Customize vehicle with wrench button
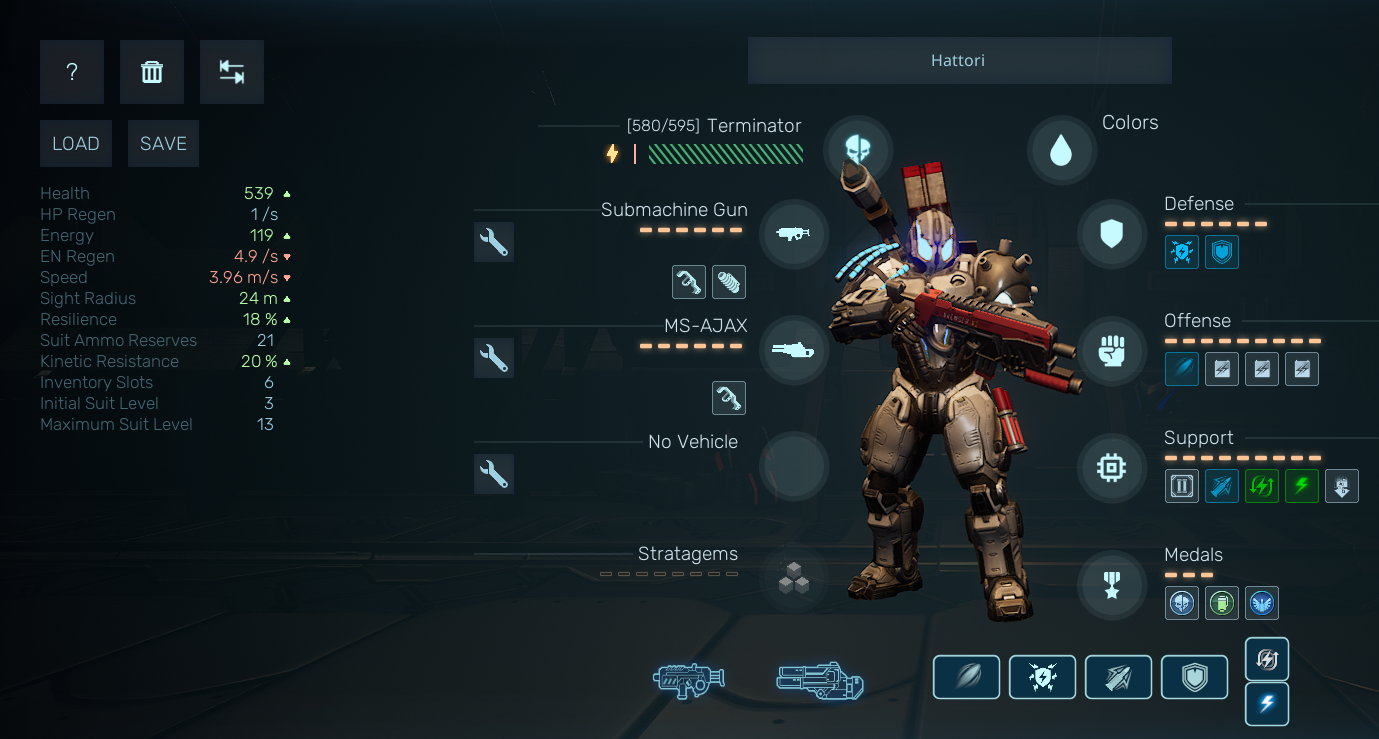 coord(494,474)
